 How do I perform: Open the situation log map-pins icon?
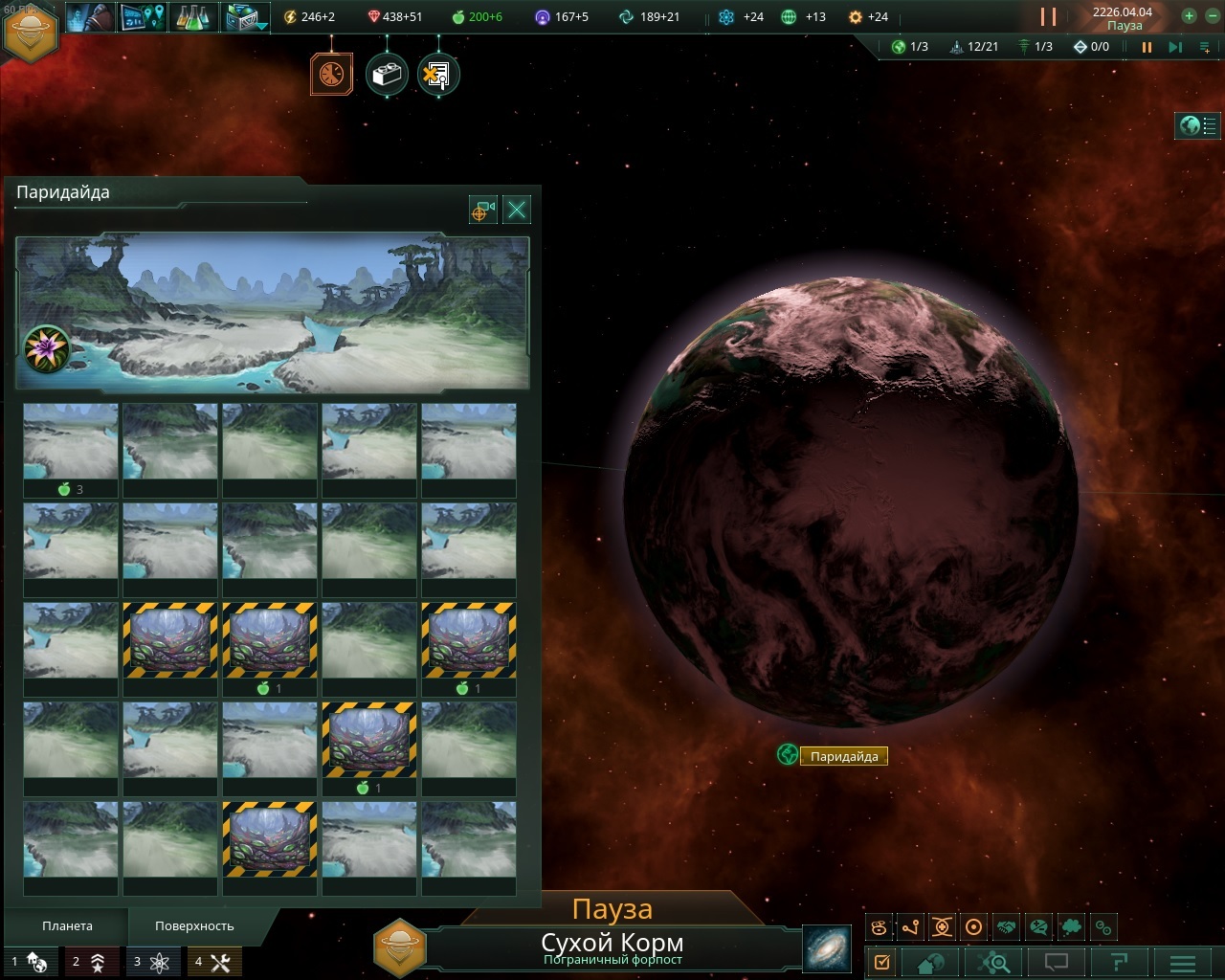(144, 17)
